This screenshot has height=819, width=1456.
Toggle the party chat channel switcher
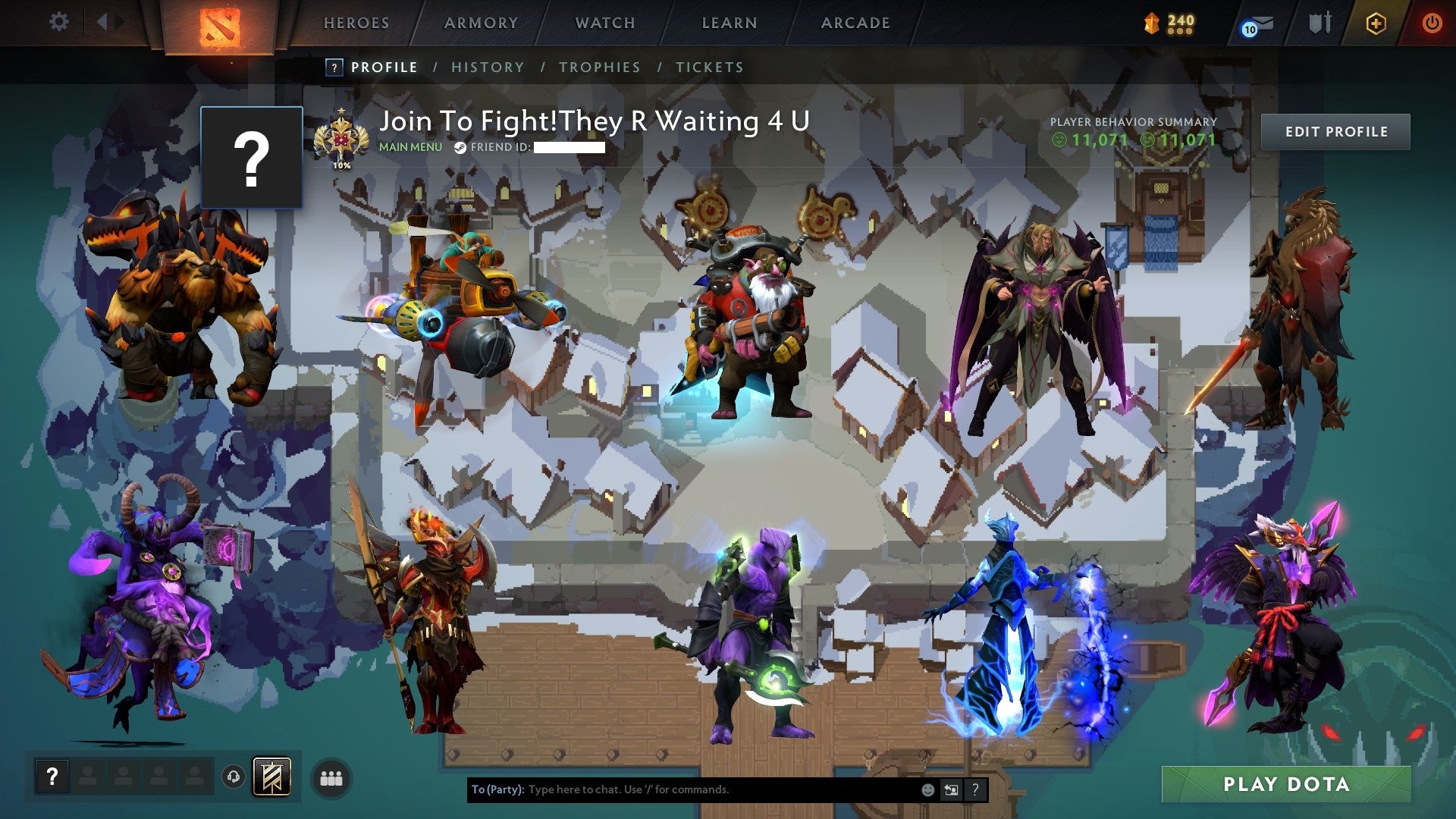(x=951, y=789)
